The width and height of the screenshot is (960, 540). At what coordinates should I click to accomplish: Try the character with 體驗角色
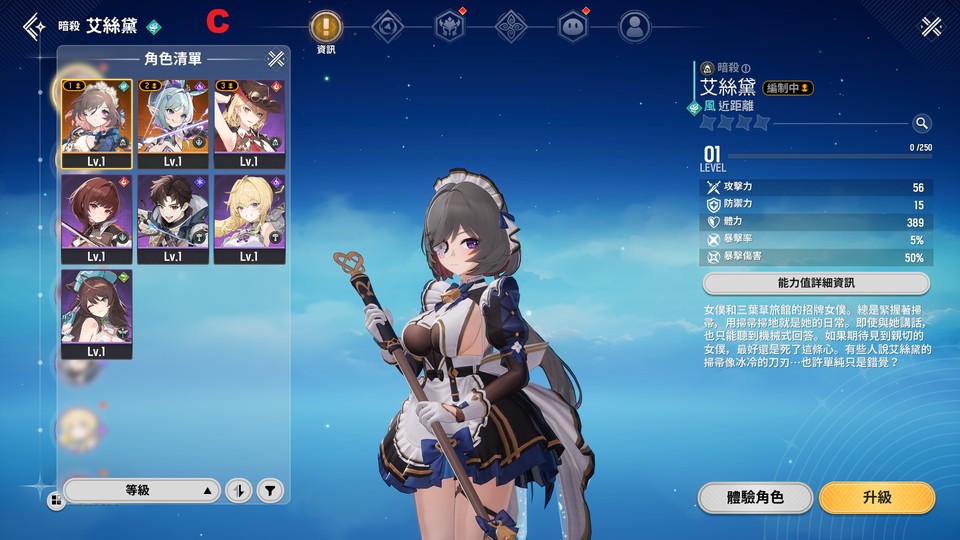[755, 497]
